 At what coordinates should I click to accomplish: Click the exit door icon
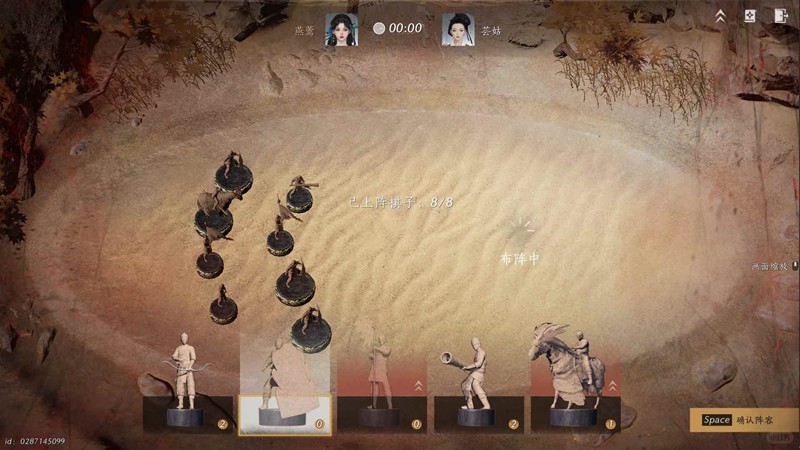[x=781, y=16]
